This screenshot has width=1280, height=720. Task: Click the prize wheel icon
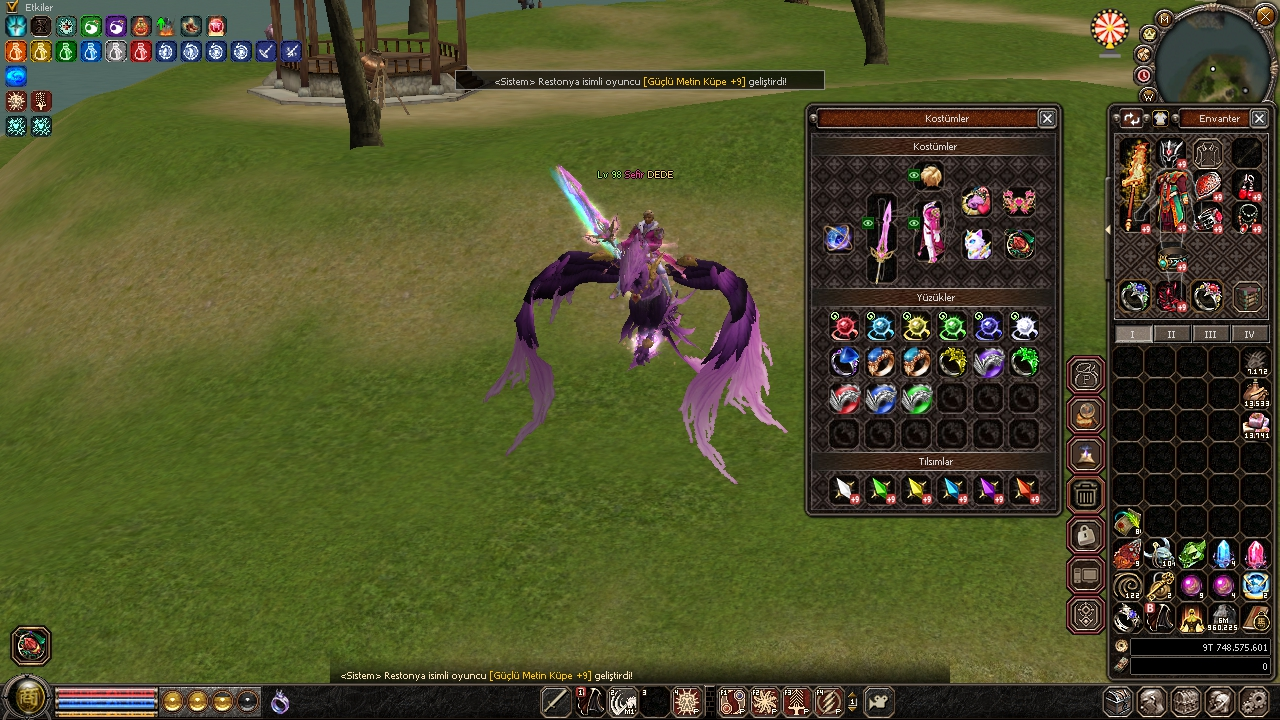click(x=1110, y=29)
